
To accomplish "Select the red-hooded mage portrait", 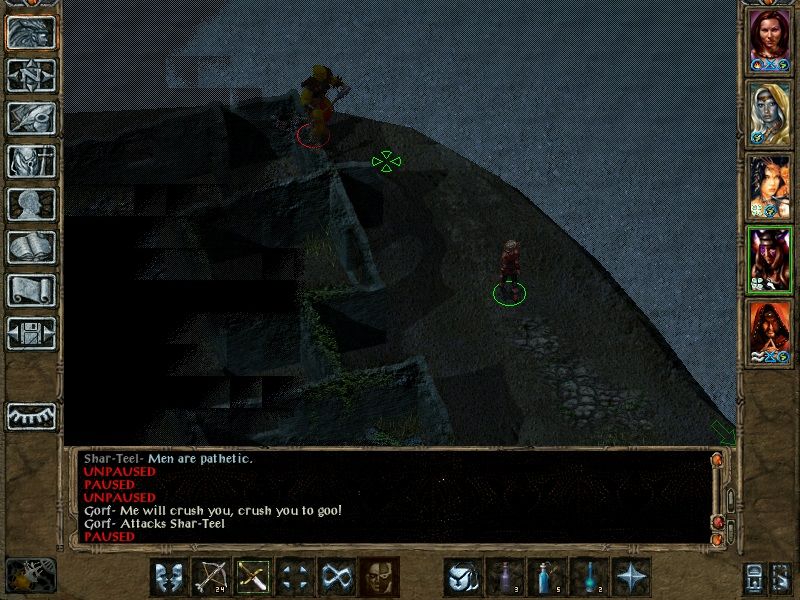I will [x=770, y=329].
